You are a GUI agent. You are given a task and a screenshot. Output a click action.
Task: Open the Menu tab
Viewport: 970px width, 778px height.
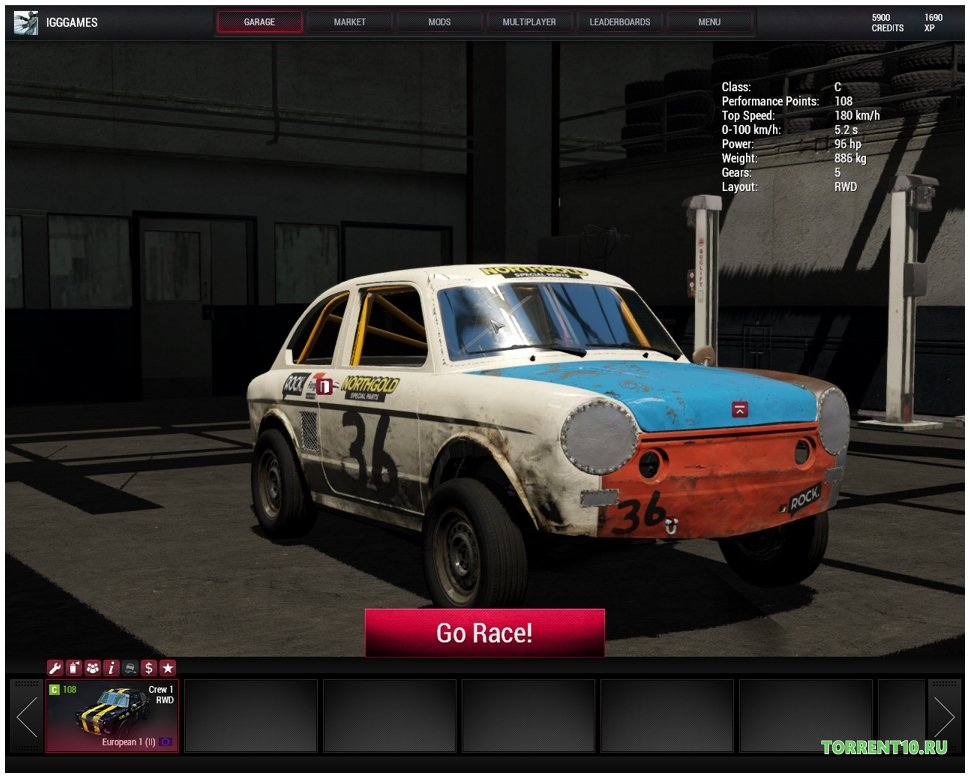709,22
